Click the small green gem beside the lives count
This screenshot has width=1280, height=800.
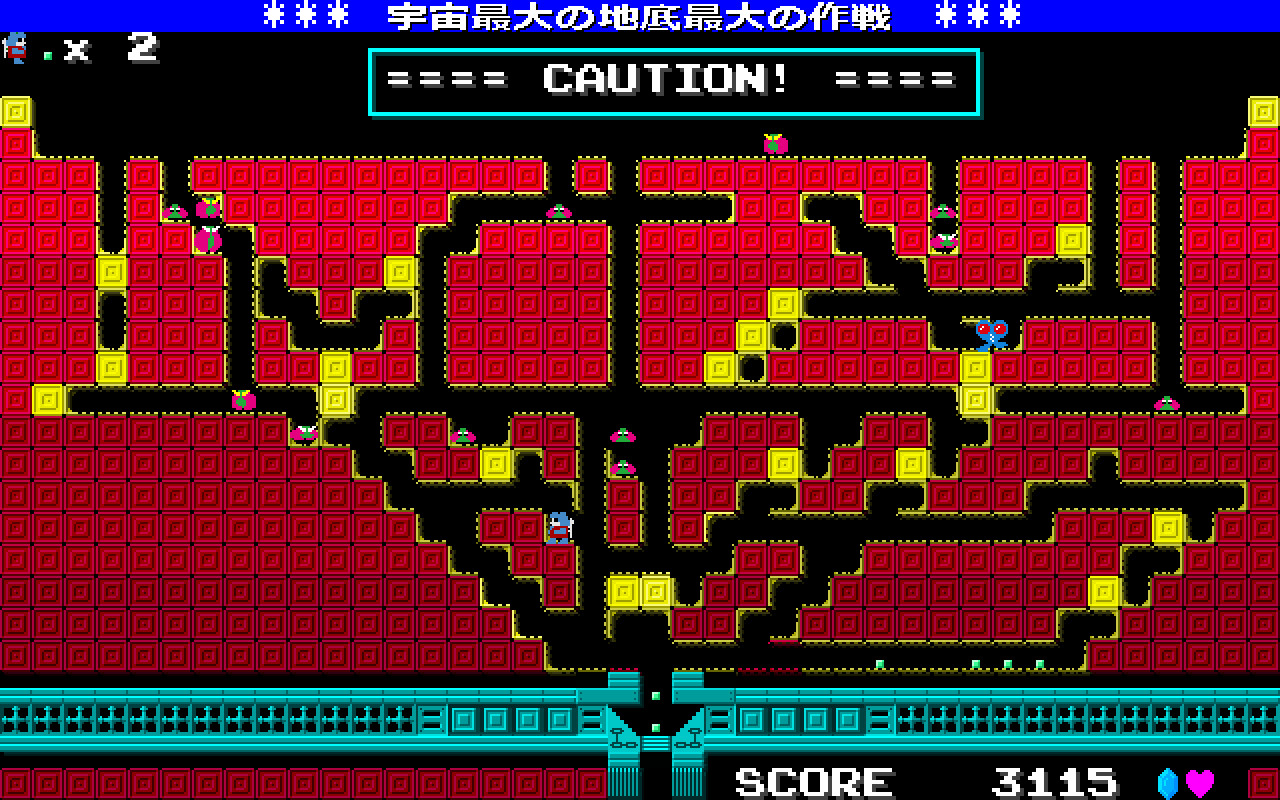pyautogui.click(x=47, y=55)
